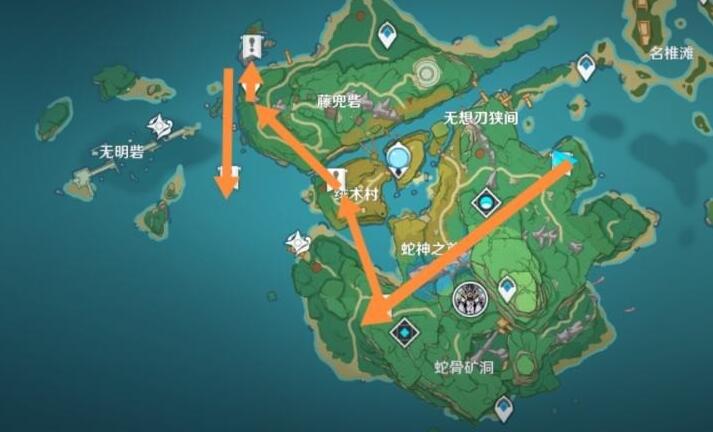Select the southernmost teleport waypoint below 蛇骨矿洞
Image resolution: width=713 pixels, height=432 pixels.
(x=504, y=407)
